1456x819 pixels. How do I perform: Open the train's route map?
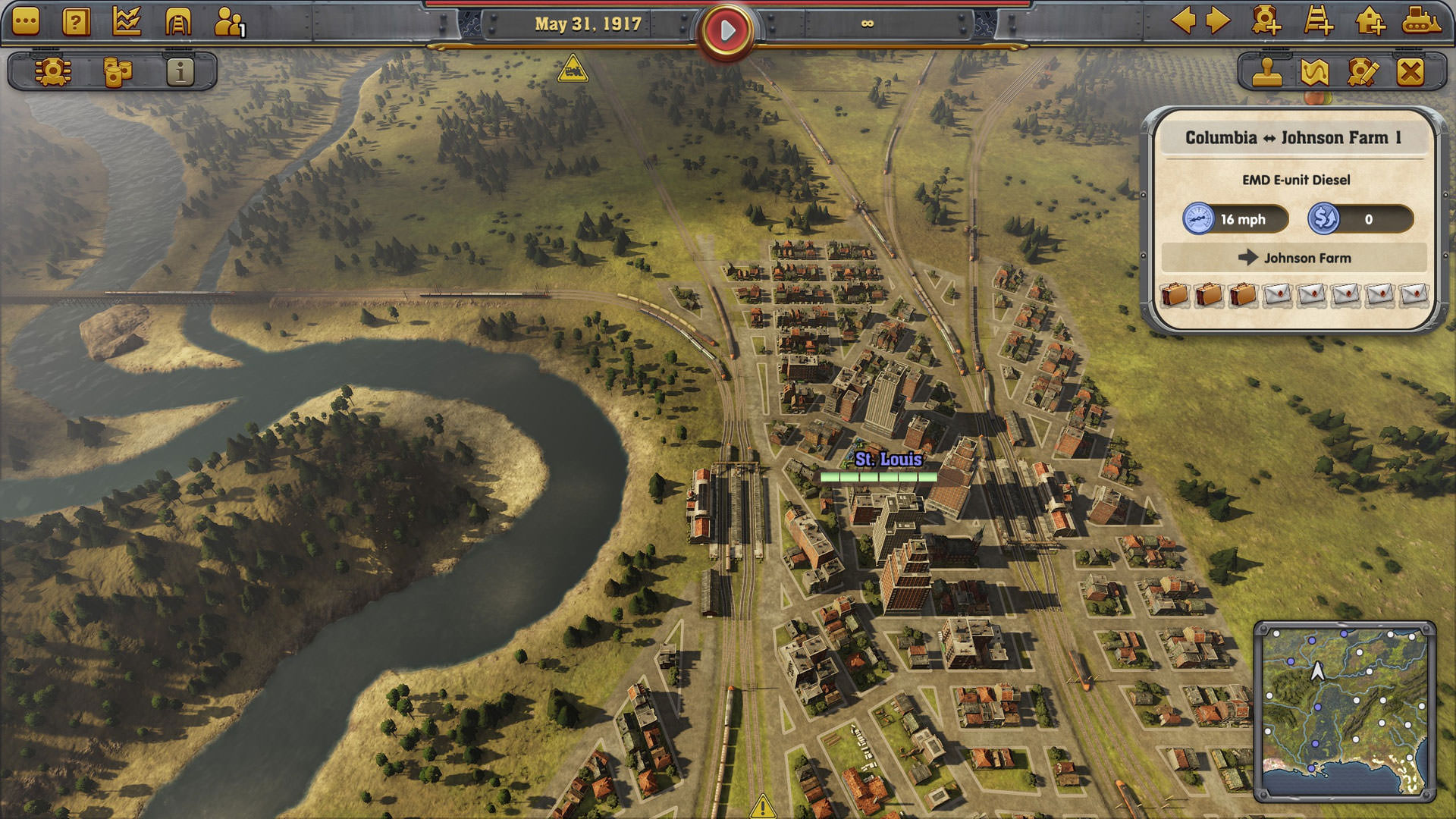tap(1315, 72)
